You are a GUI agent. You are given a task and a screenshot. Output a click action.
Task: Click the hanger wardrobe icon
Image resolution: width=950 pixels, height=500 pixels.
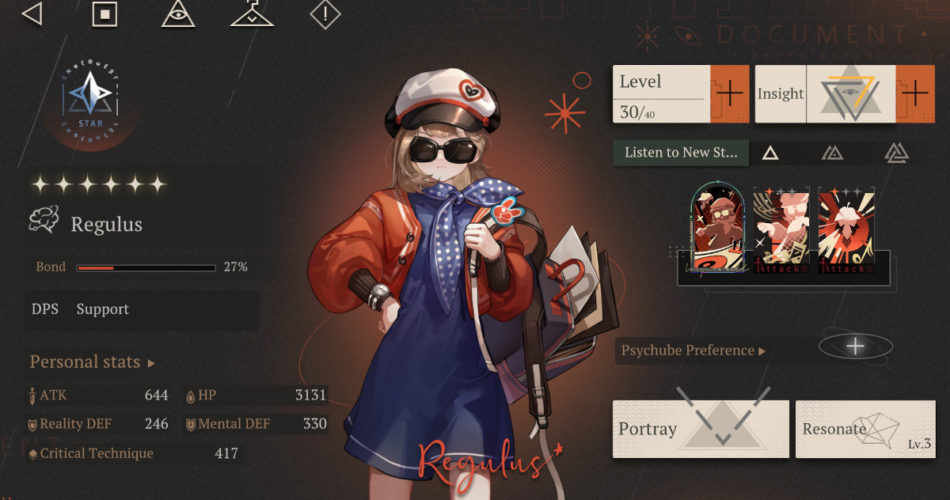(251, 14)
